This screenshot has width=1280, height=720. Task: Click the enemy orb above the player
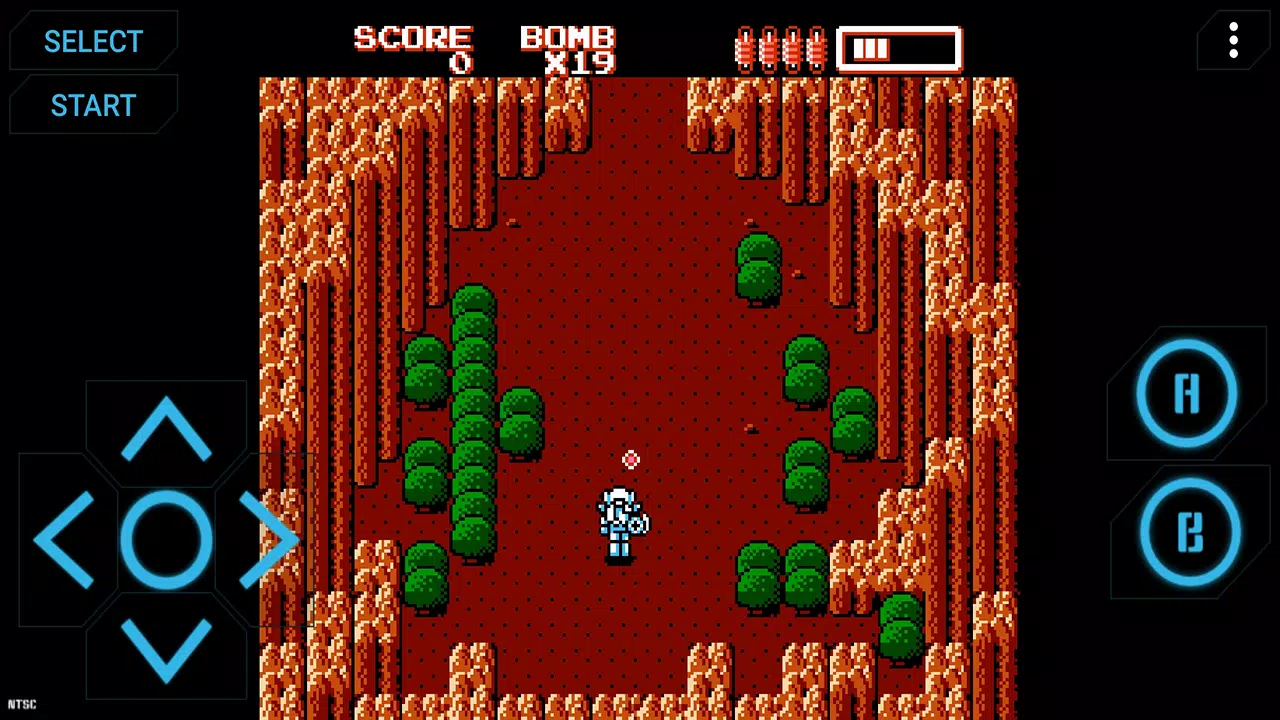[x=631, y=460]
